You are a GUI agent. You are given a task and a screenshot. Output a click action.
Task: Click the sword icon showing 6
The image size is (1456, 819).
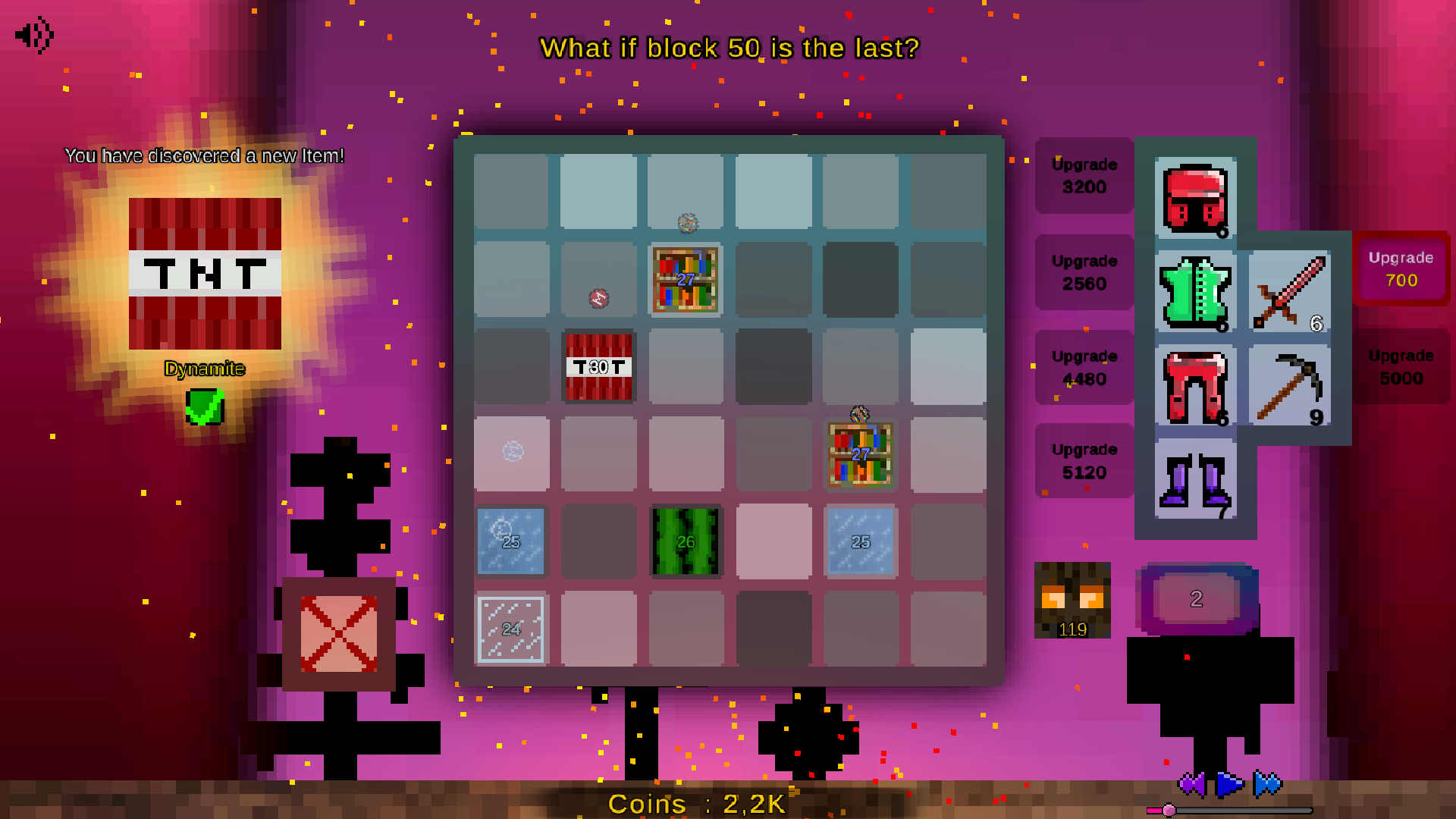pos(1289,293)
